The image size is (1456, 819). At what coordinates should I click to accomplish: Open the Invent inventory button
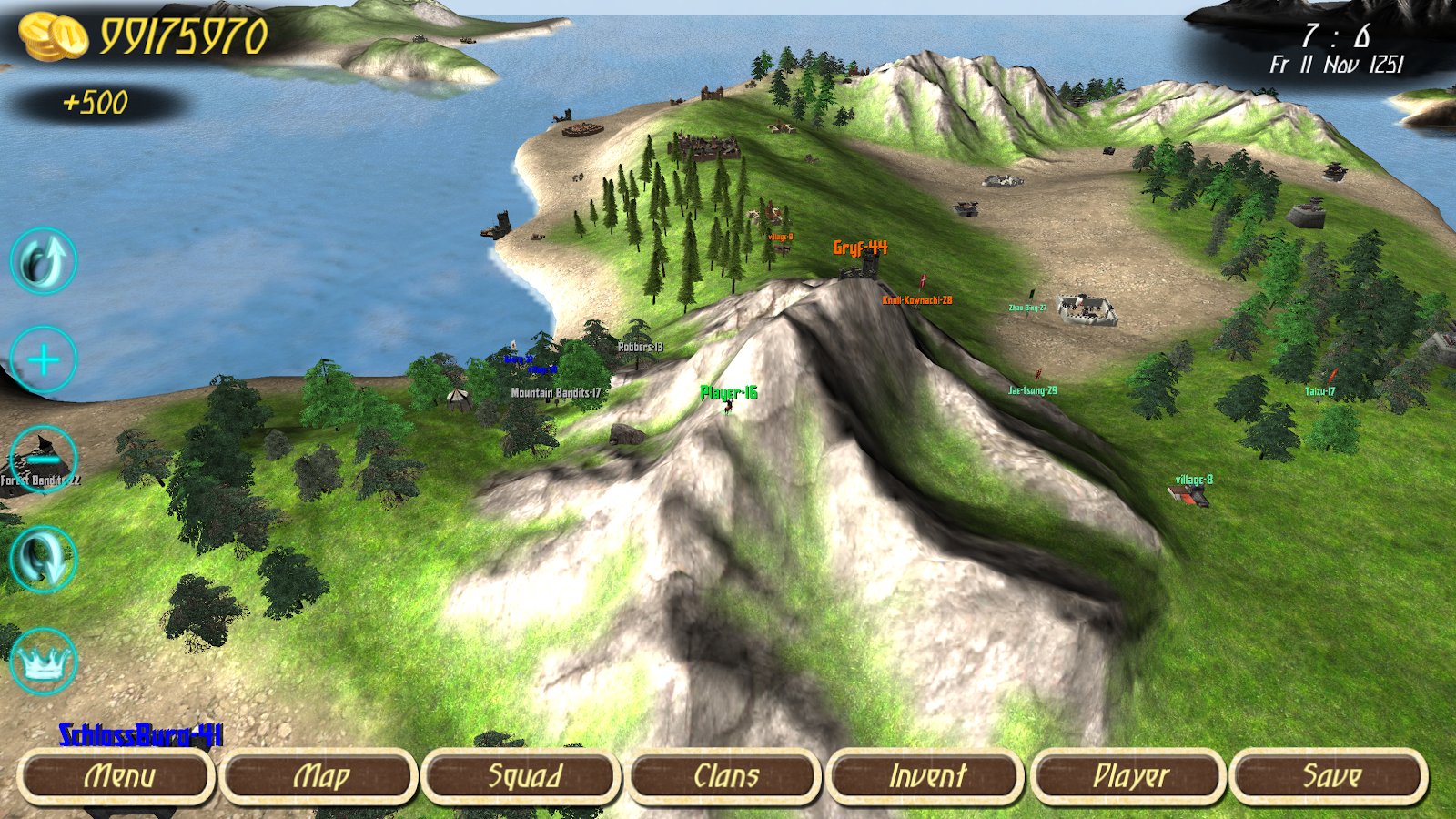[x=926, y=777]
